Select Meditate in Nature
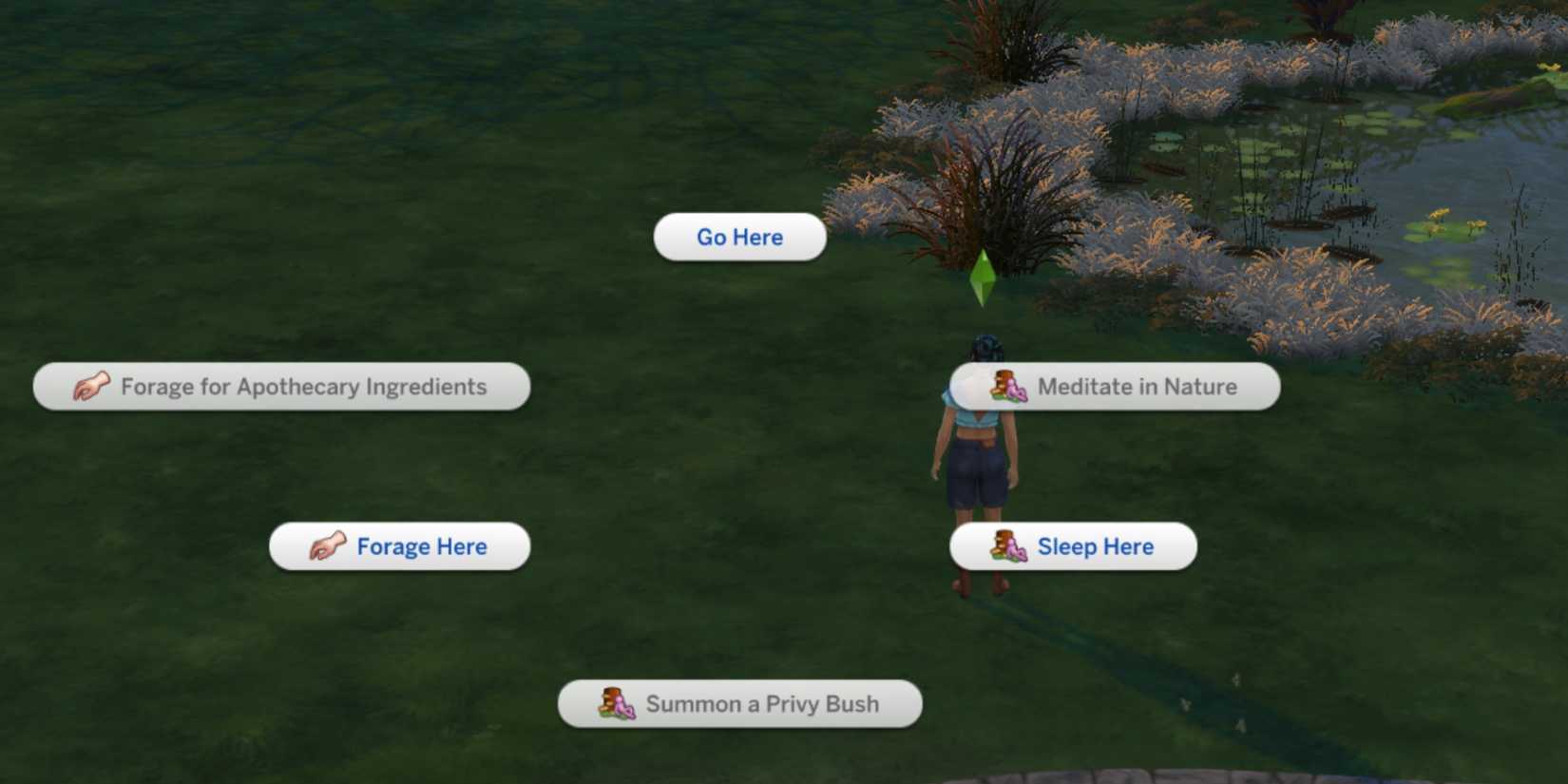 [x=1138, y=386]
